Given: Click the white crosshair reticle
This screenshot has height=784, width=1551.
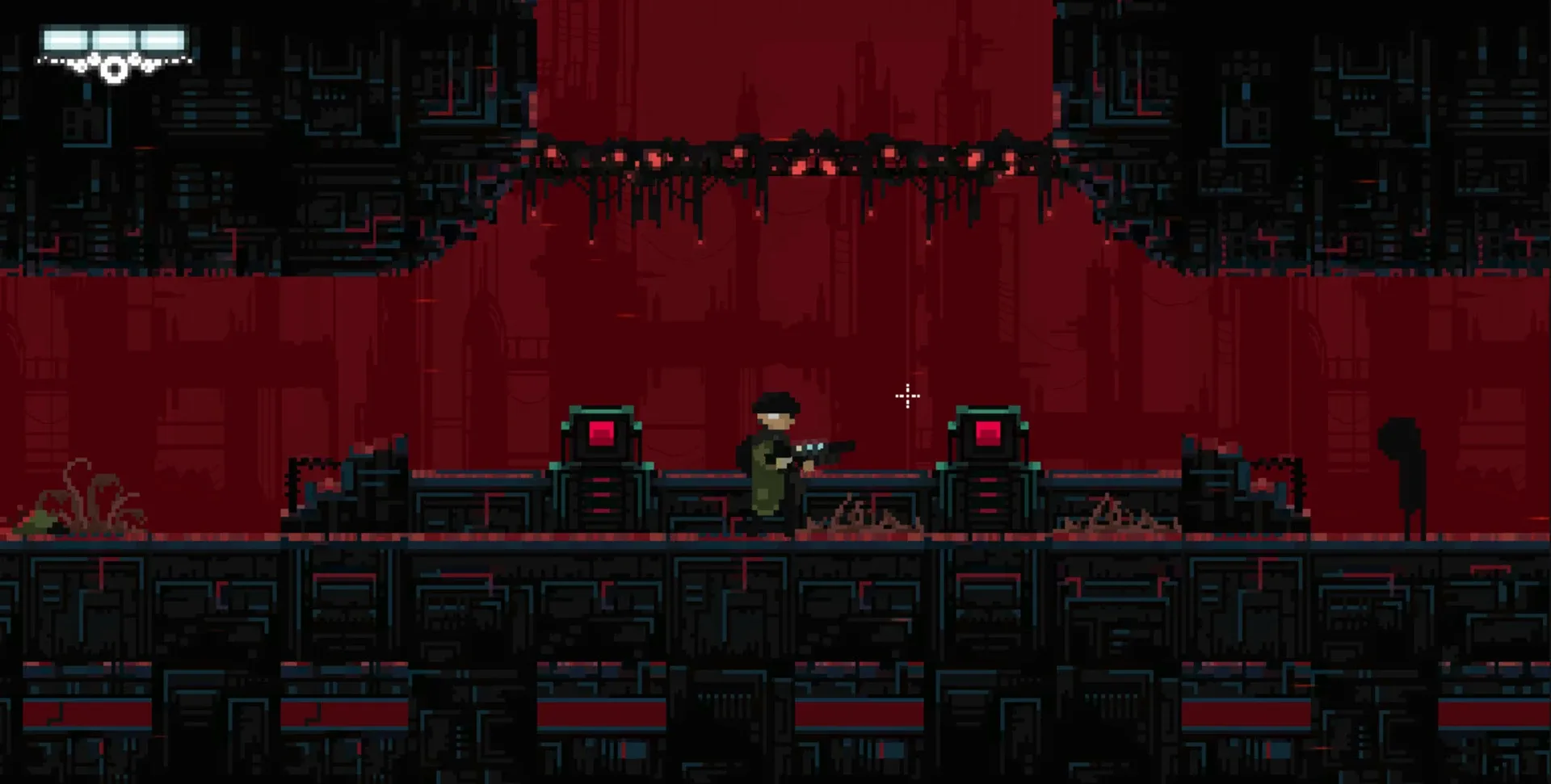Looking at the screenshot, I should pyautogui.click(x=907, y=396).
